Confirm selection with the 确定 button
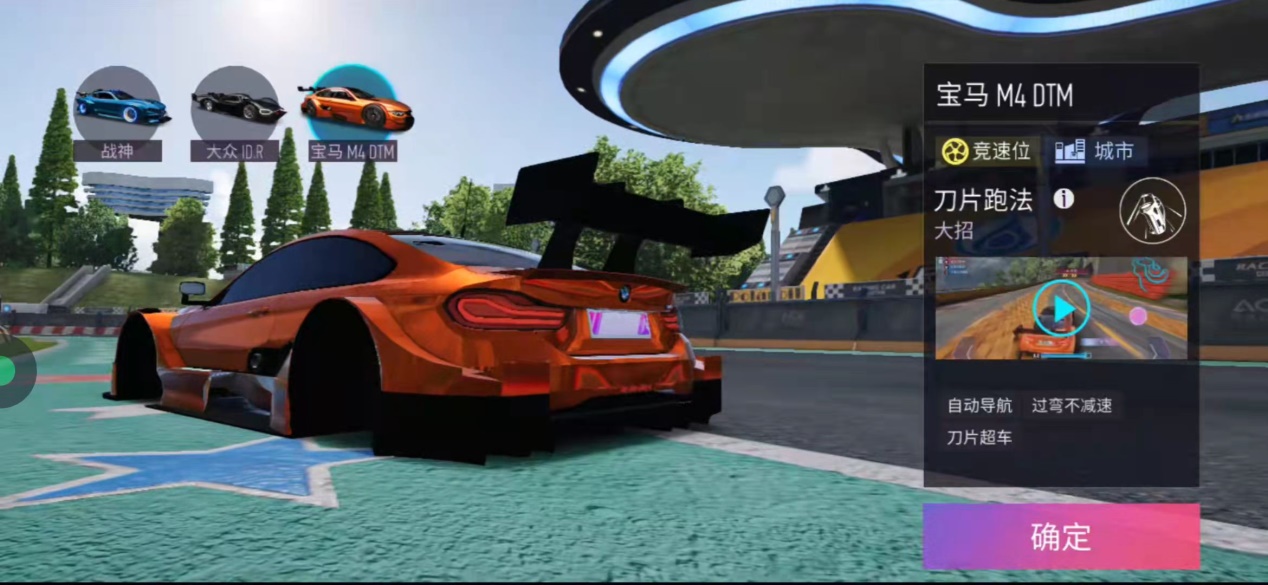This screenshot has height=585, width=1268. point(1060,536)
